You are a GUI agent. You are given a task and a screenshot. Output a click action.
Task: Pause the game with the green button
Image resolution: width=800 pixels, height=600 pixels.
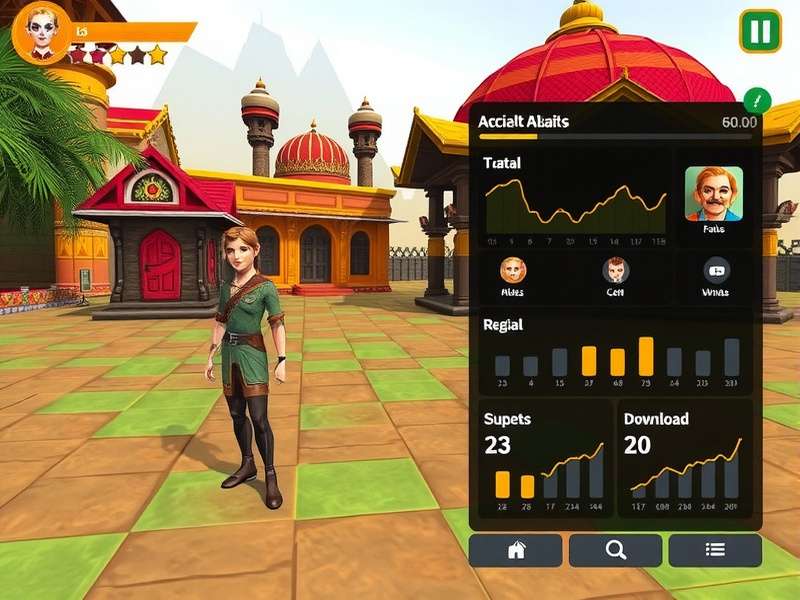[x=760, y=31]
